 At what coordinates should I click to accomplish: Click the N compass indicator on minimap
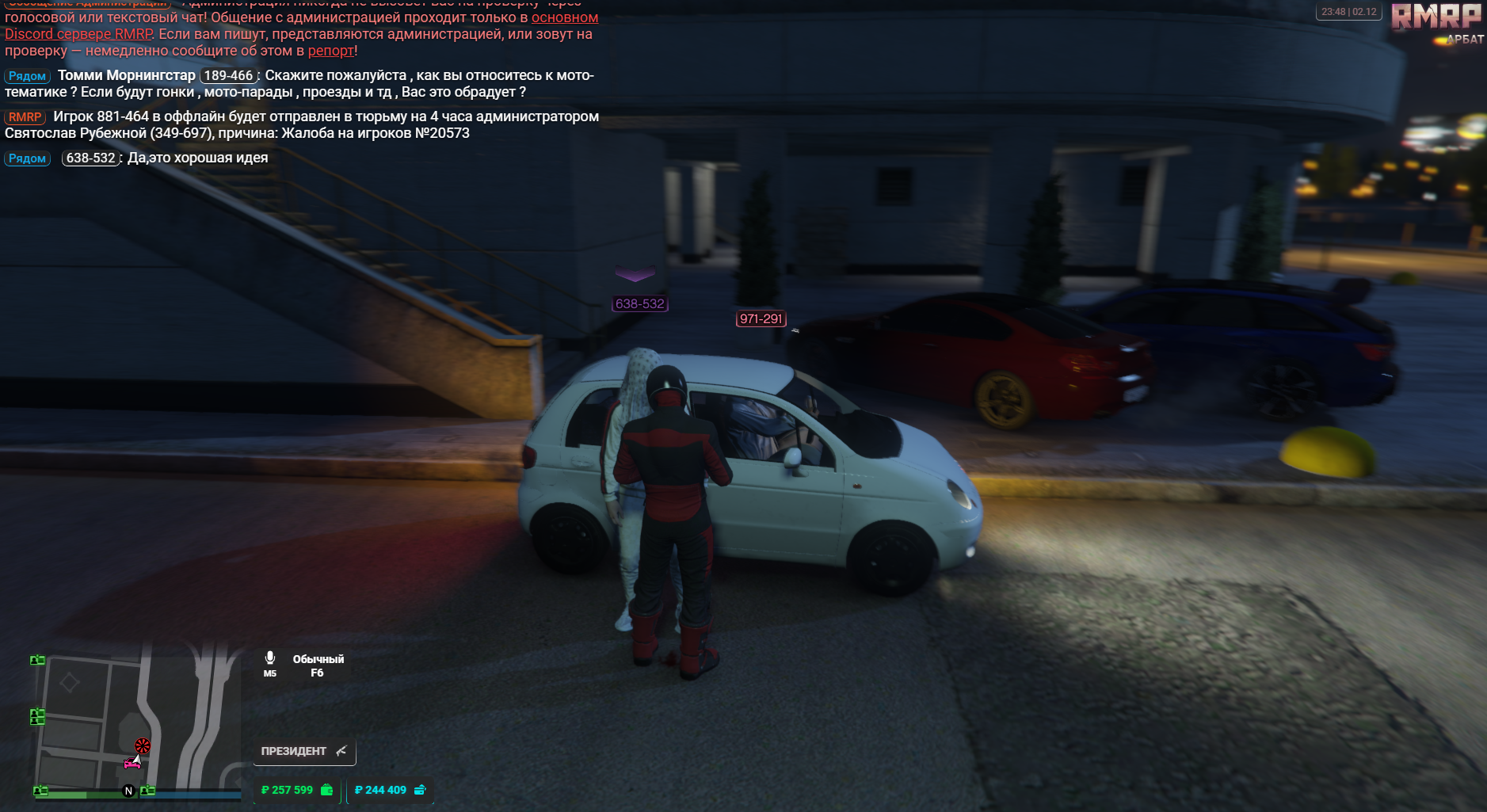point(127,790)
